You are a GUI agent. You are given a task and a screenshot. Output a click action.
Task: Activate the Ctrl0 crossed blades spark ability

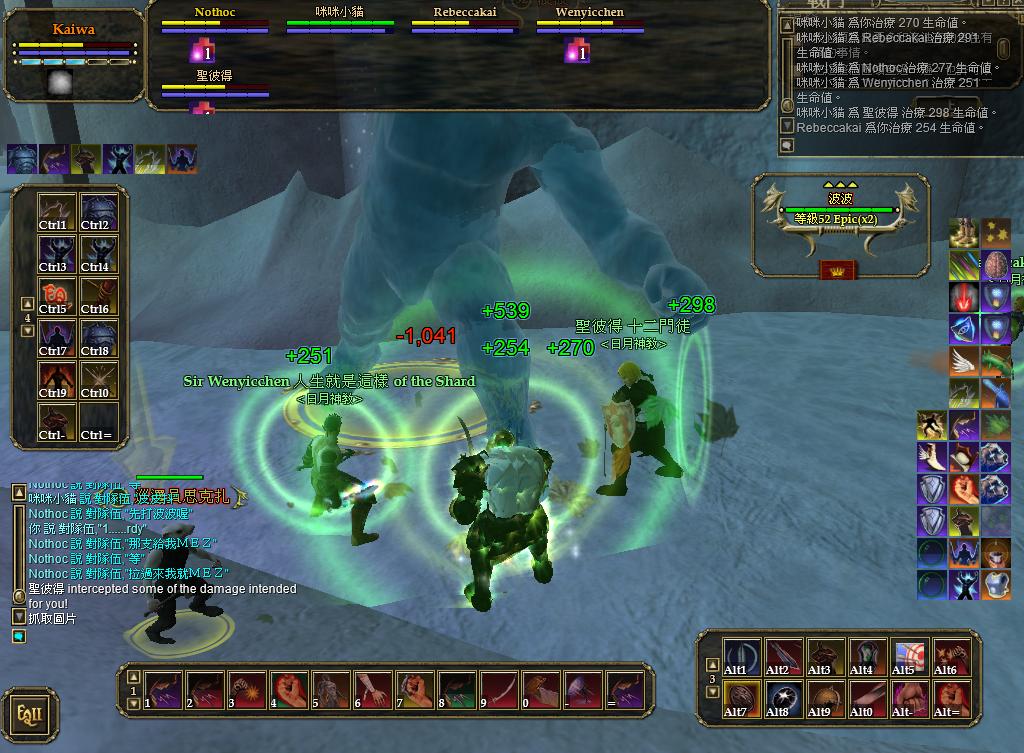click(96, 381)
